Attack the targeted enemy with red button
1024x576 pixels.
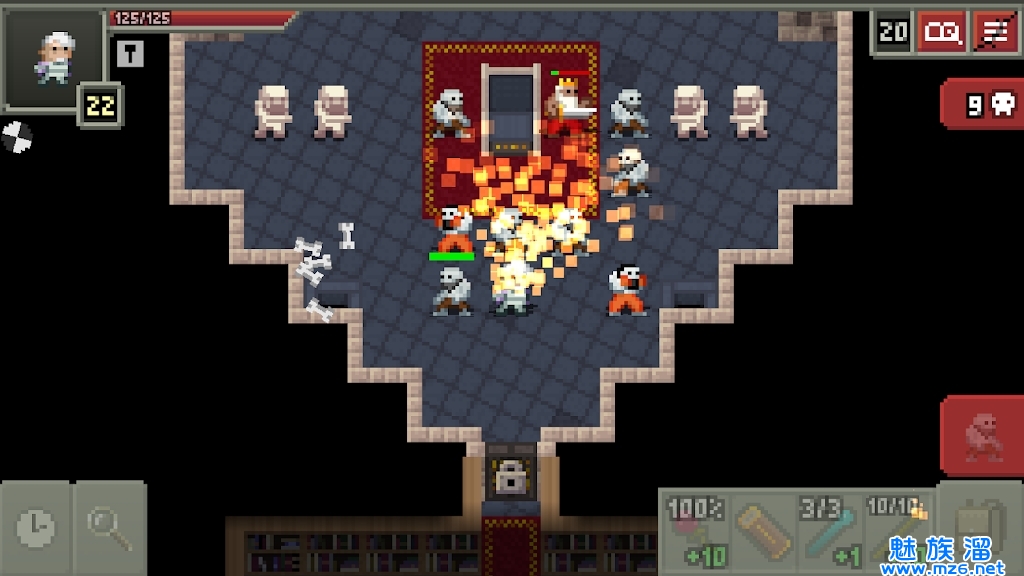click(981, 435)
